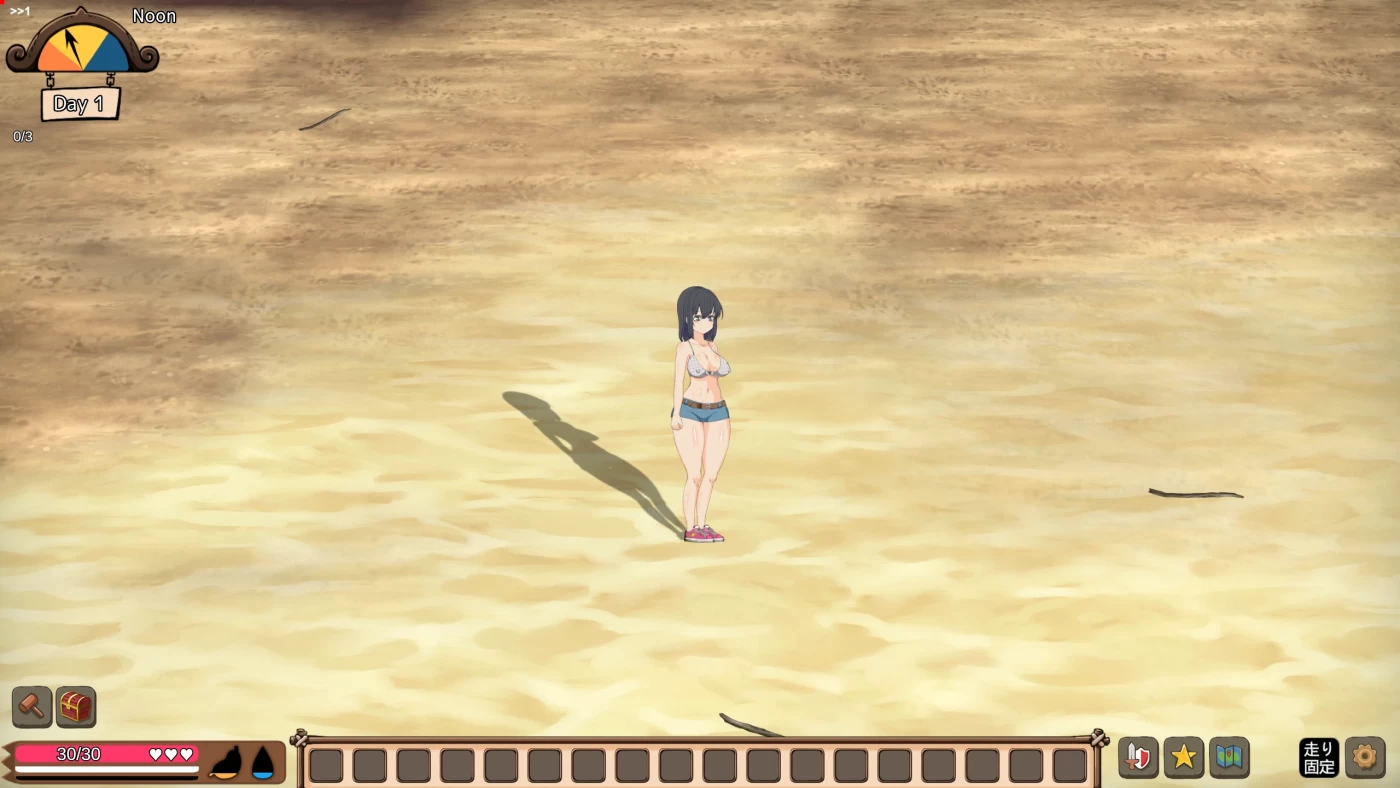Click the first heart on the health bar
The height and width of the screenshot is (788, 1400).
click(155, 755)
